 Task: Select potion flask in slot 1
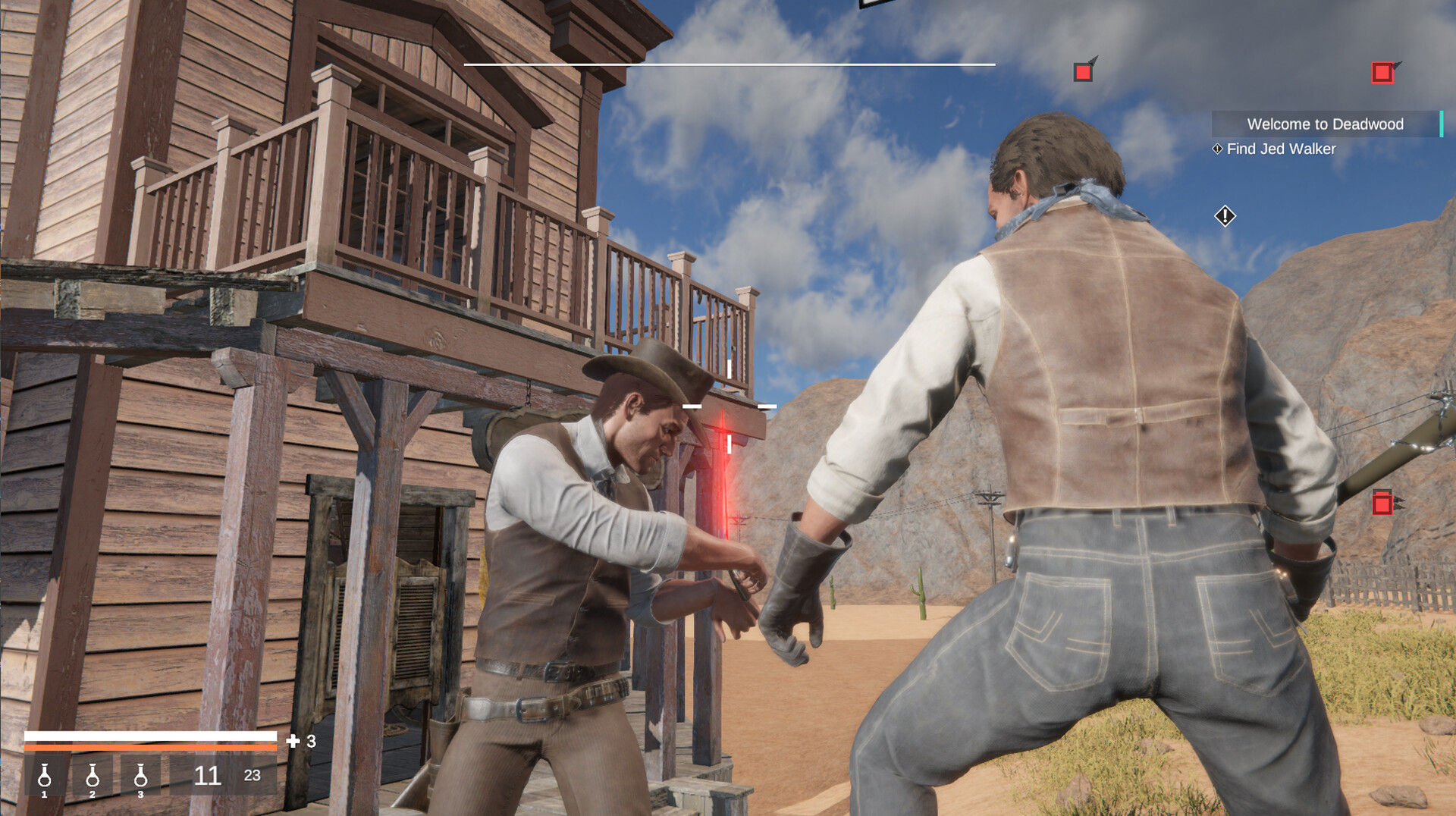point(45,777)
